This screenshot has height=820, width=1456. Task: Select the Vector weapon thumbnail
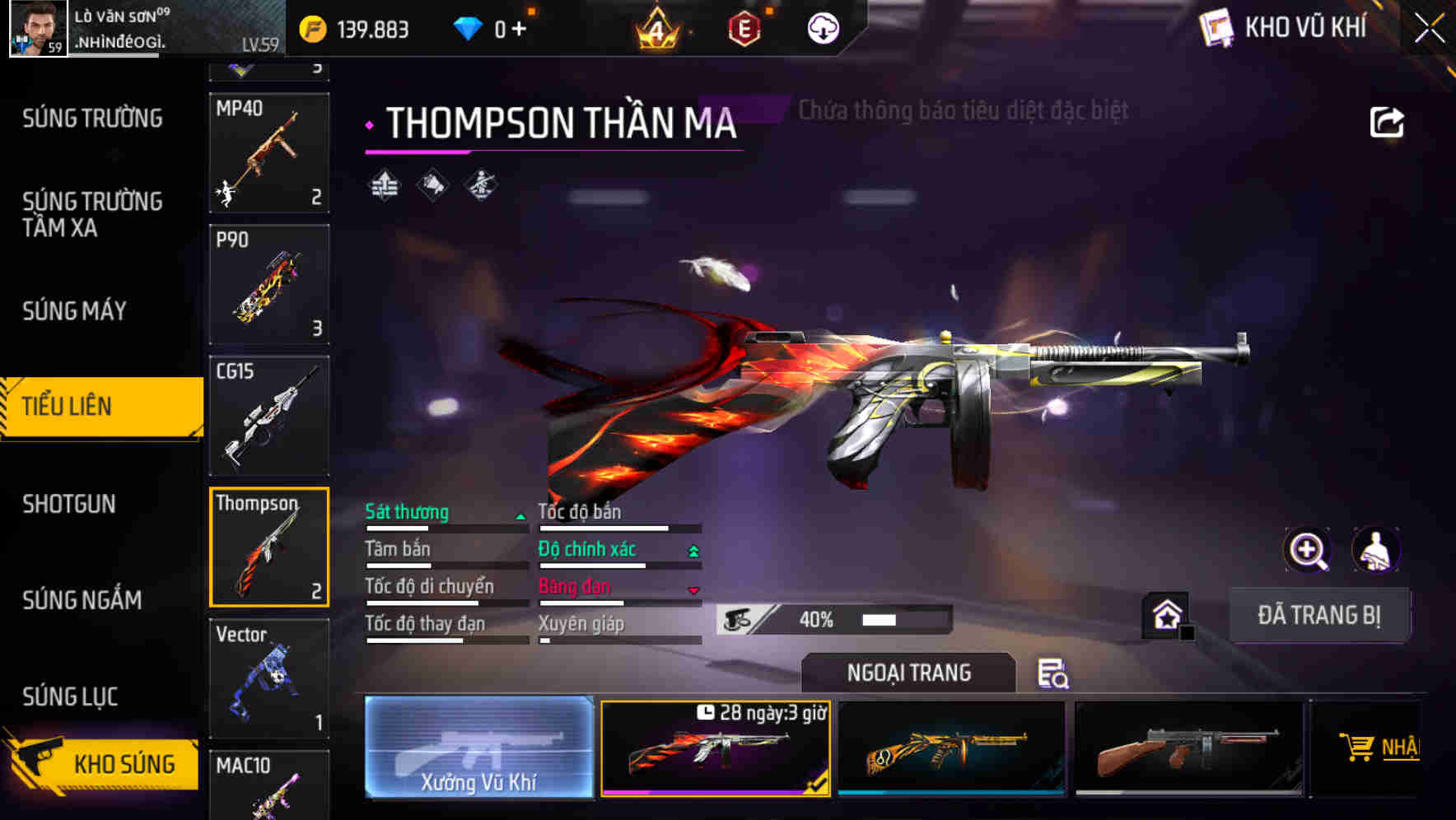[268, 675]
